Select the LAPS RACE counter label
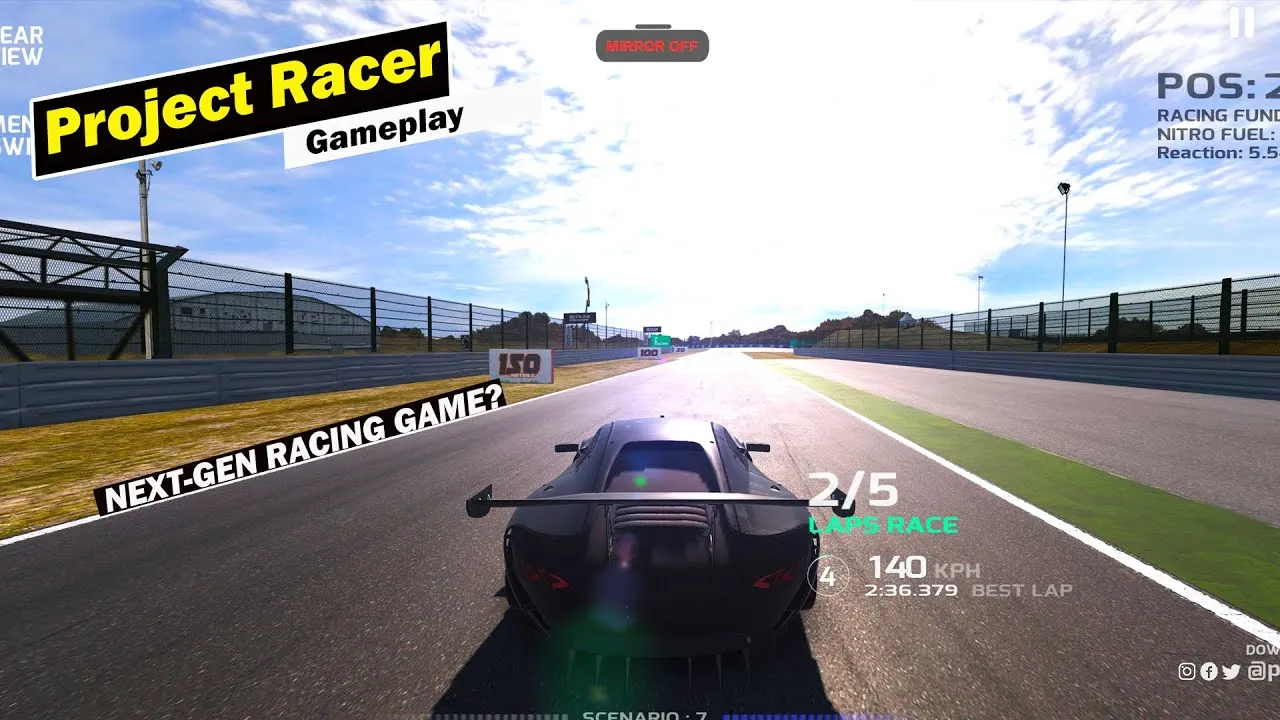Image resolution: width=1280 pixels, height=720 pixels. pos(884,523)
